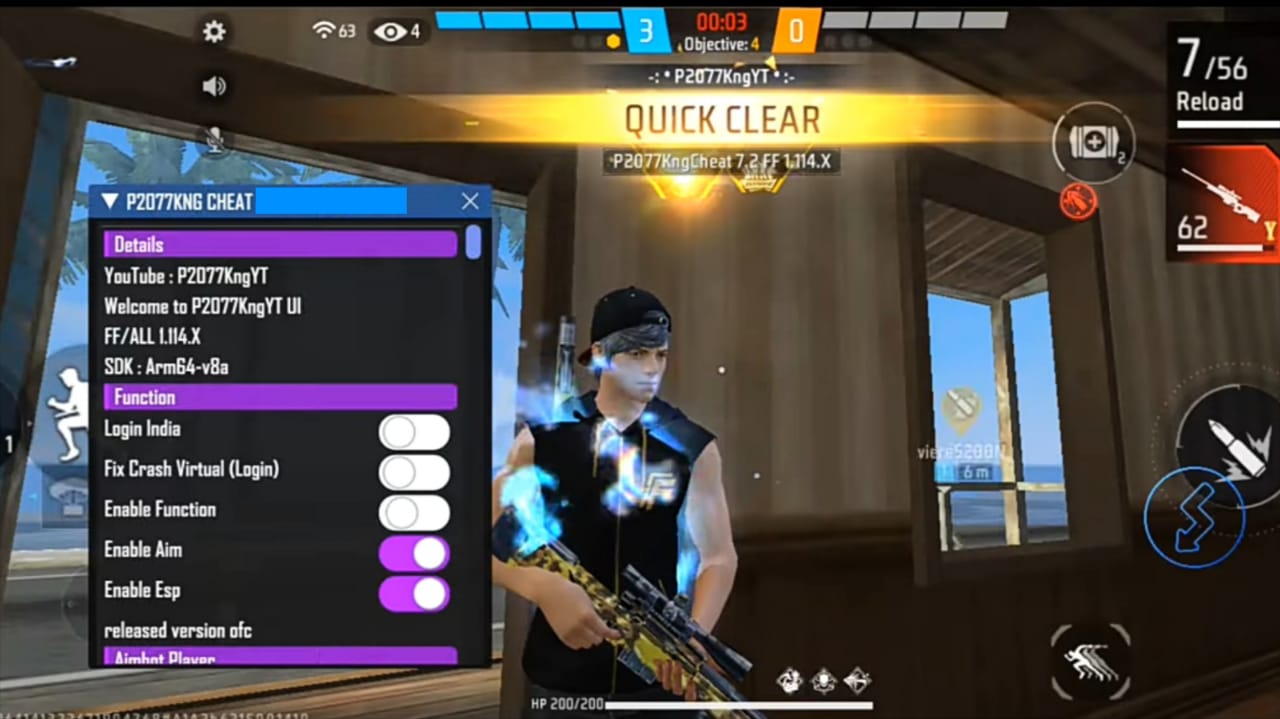Image resolution: width=1280 pixels, height=719 pixels.
Task: Toggle the speaker sound icon
Action: click(214, 87)
